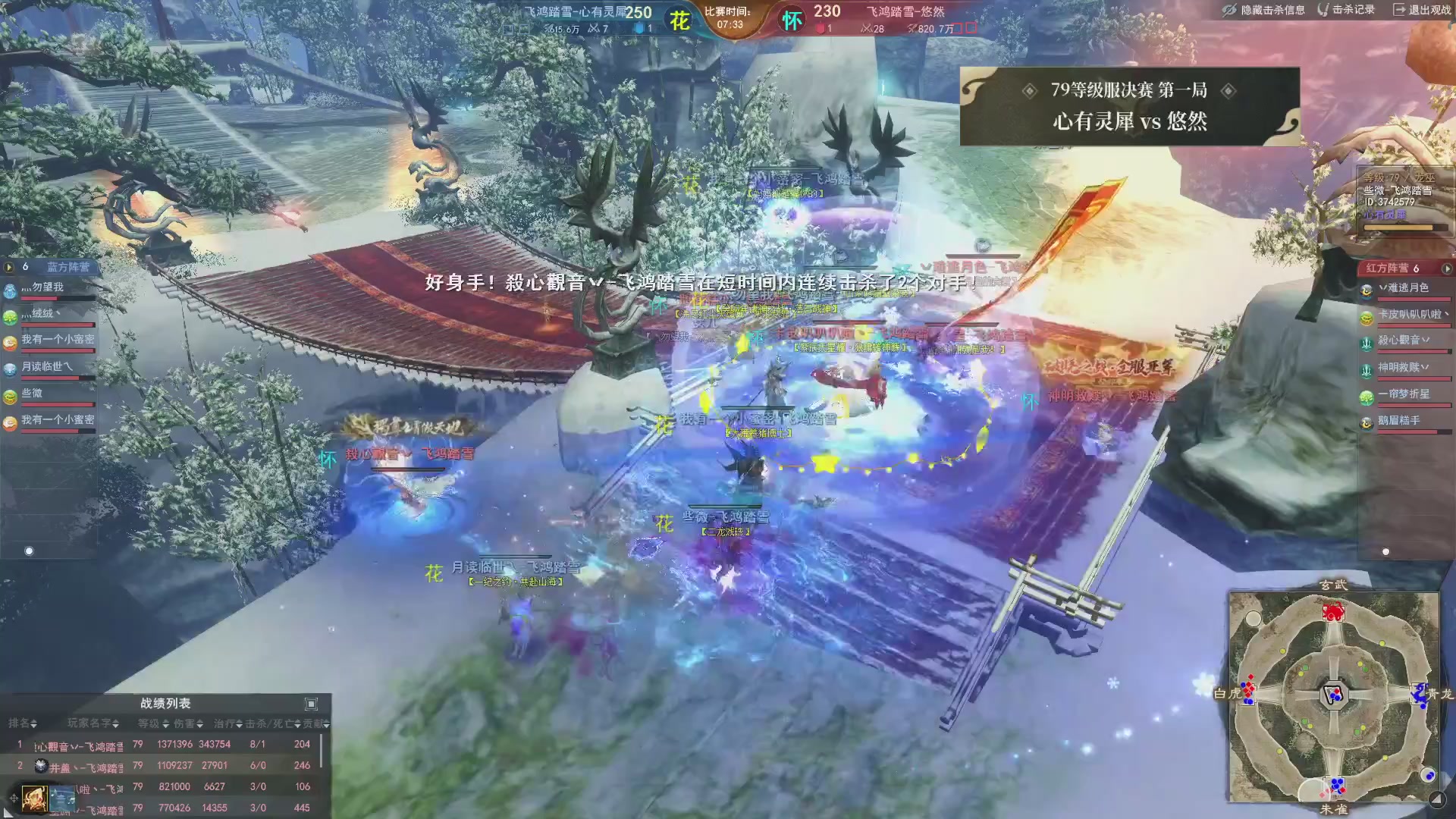Collapse the blue camp list with its arrow button

click(8, 266)
